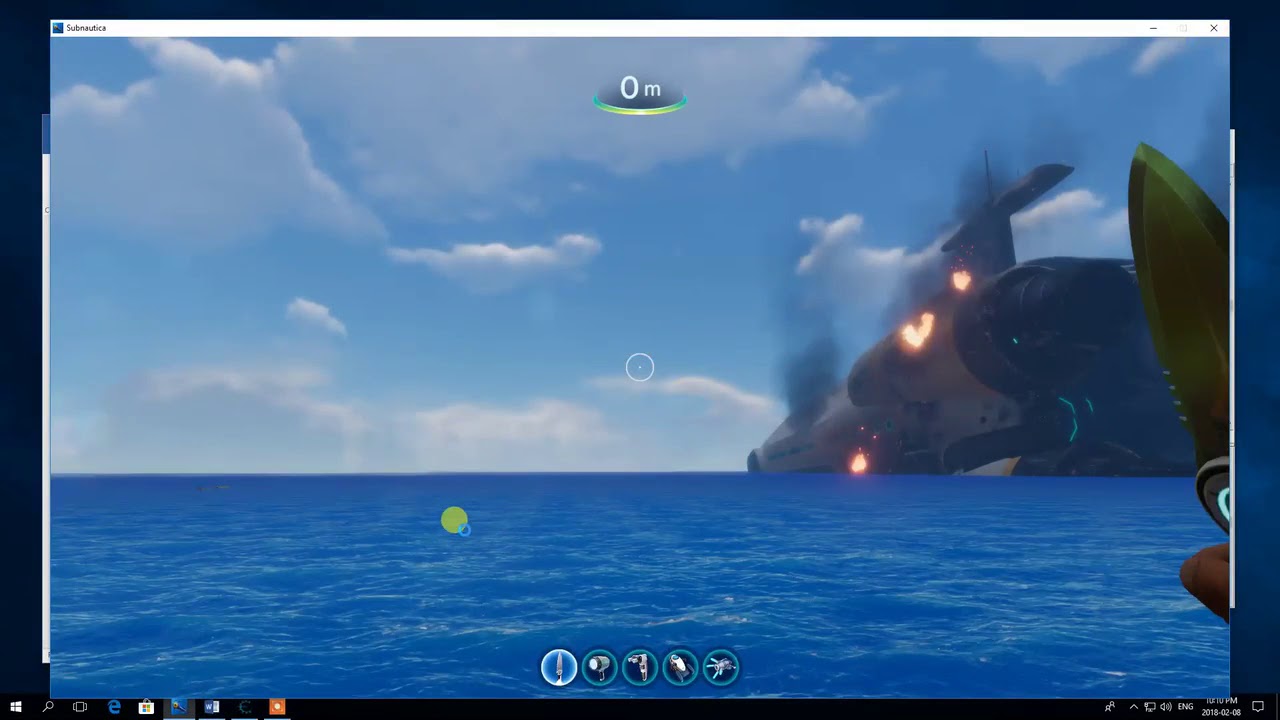The width and height of the screenshot is (1280, 720).
Task: Open the Windows Start menu
Action: coord(16,707)
